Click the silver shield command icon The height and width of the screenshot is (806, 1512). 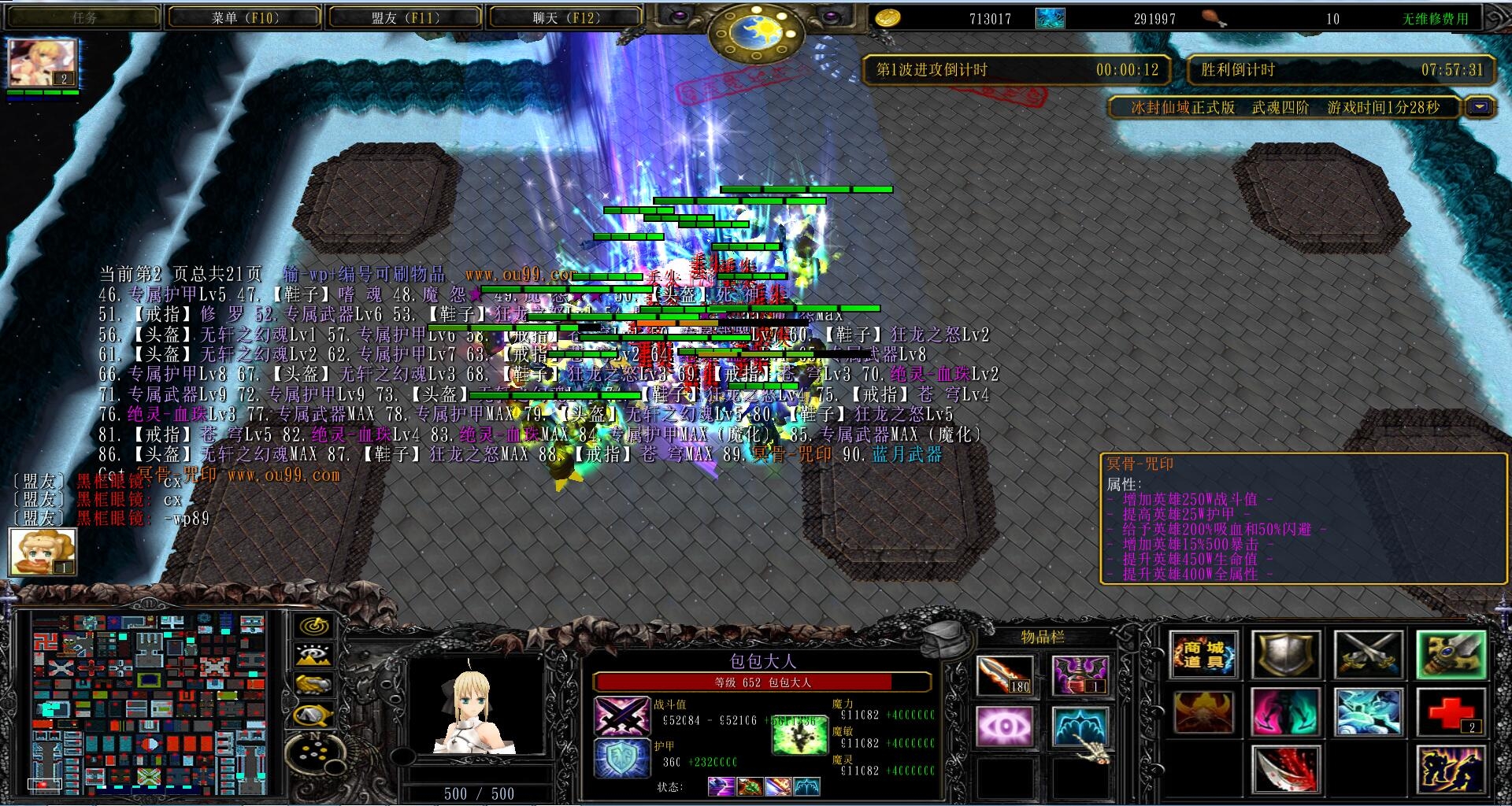coord(1285,655)
